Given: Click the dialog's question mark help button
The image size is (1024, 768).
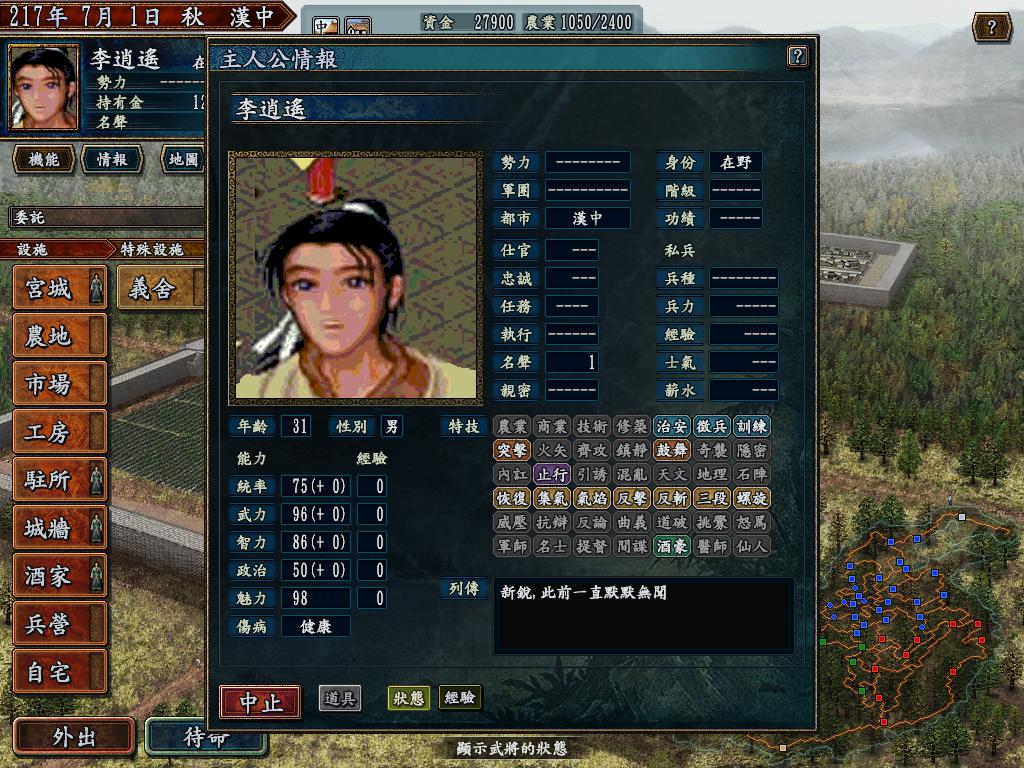Looking at the screenshot, I should click(x=797, y=56).
